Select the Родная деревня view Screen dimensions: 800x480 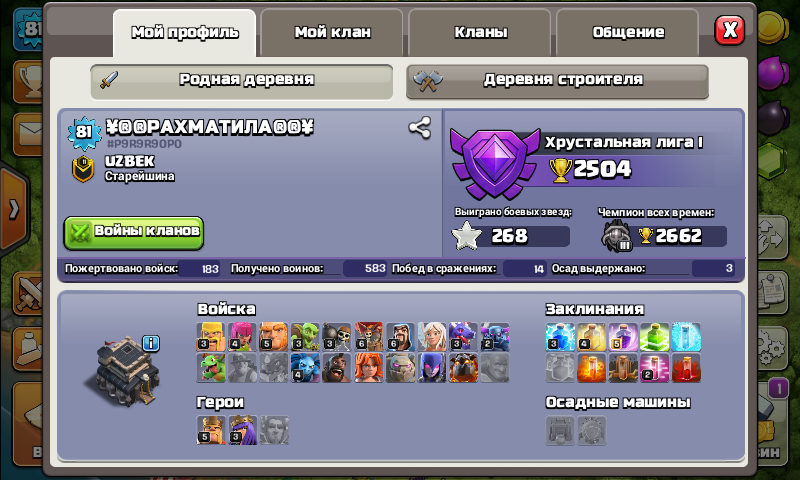(241, 80)
